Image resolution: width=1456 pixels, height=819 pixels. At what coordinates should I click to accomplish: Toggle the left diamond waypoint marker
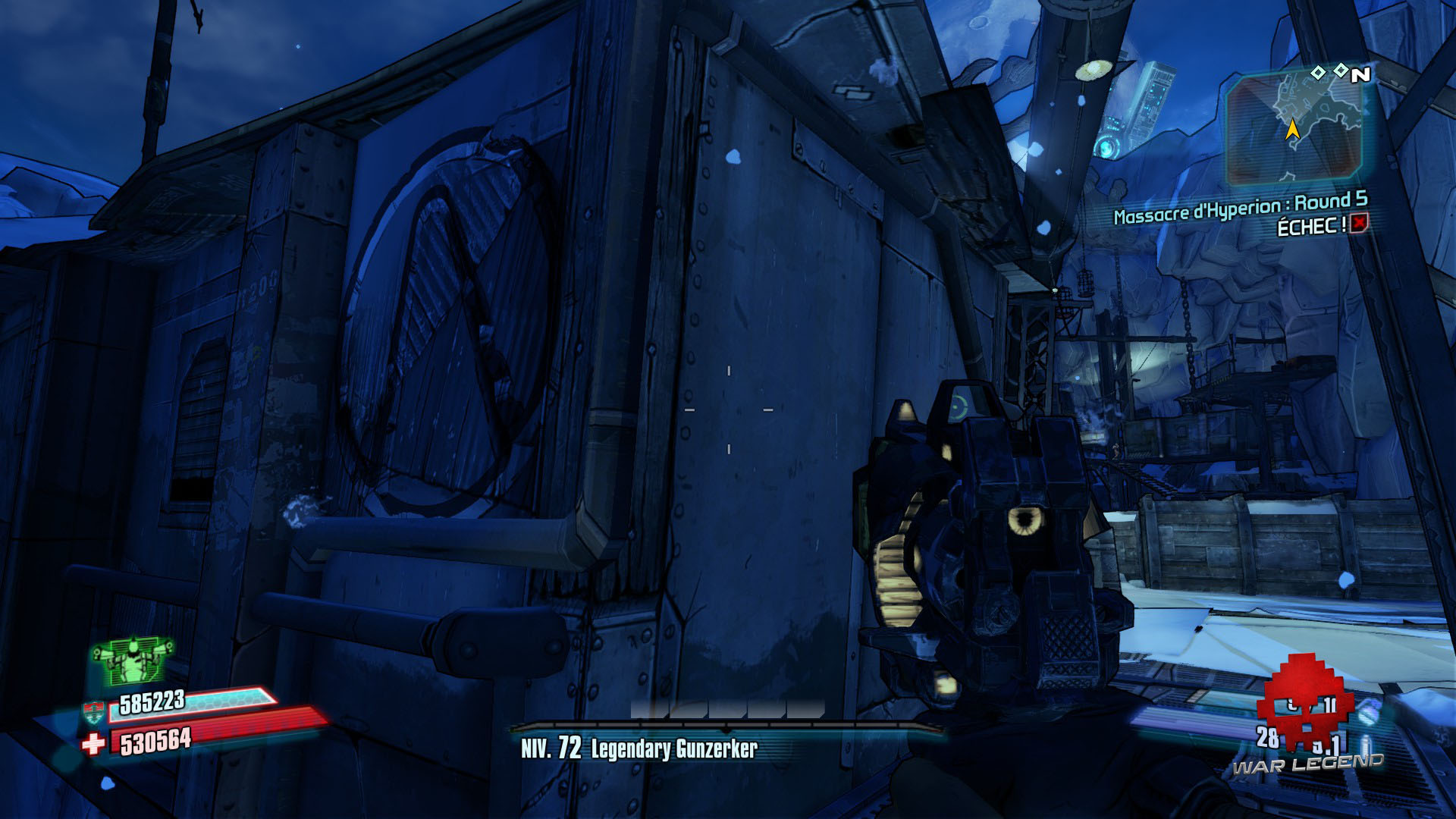[x=1318, y=73]
